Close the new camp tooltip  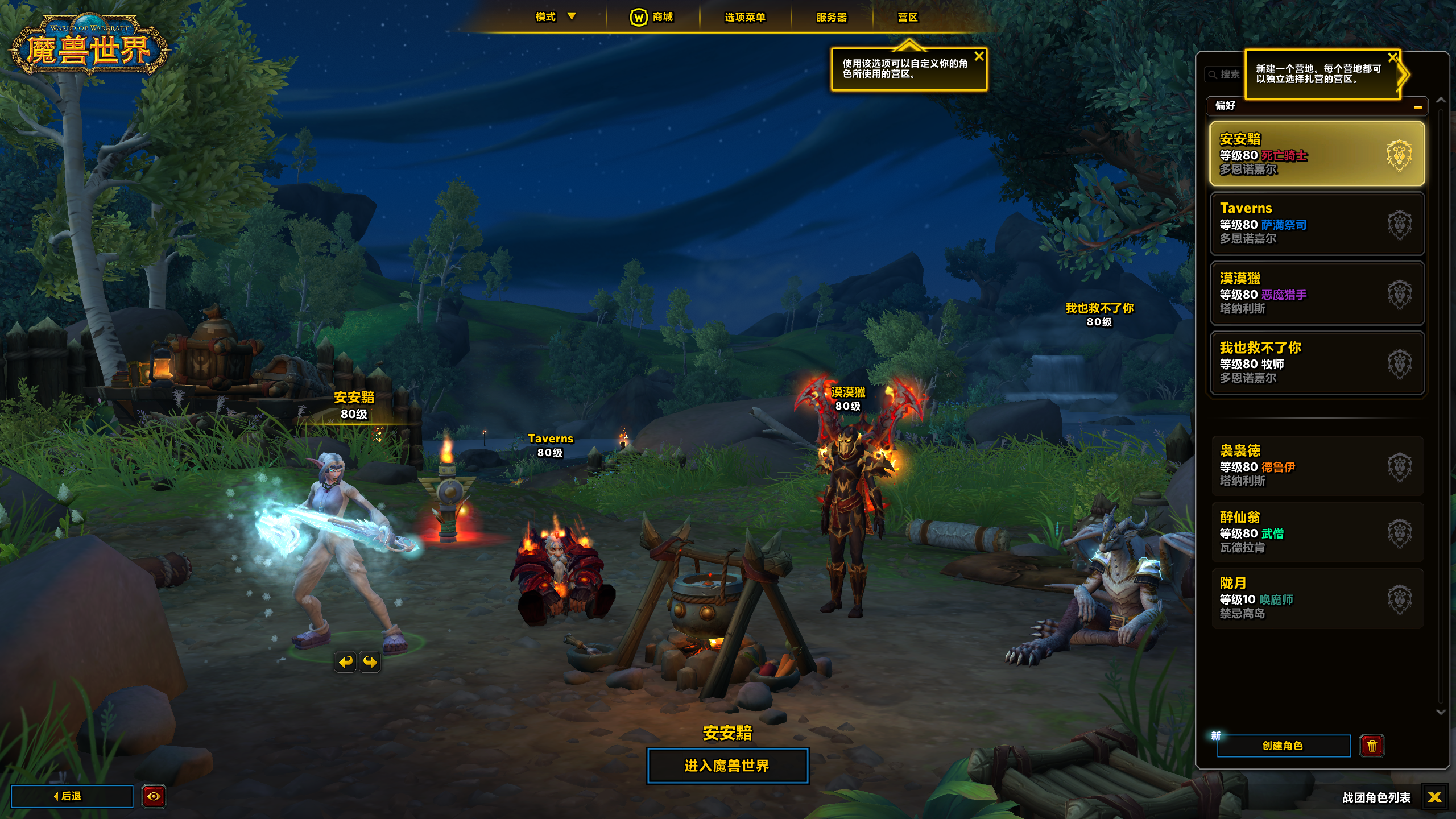(1392, 57)
